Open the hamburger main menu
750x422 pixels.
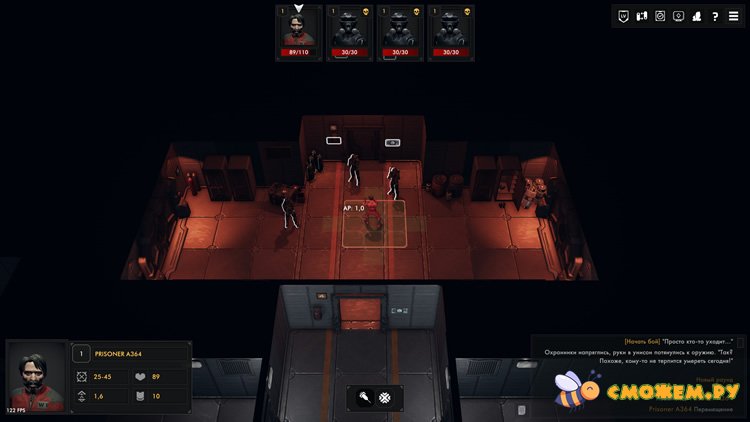point(734,16)
